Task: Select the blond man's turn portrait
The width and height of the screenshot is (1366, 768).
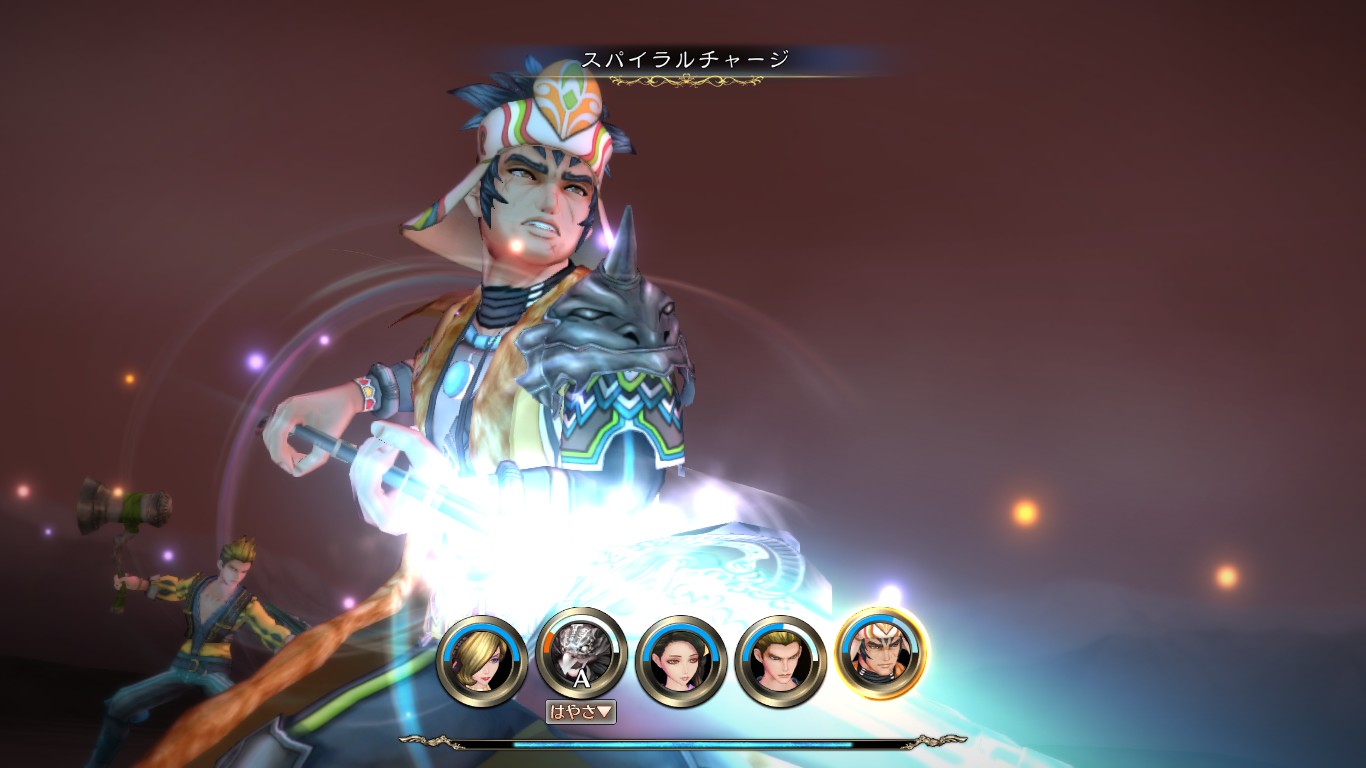Action: click(x=780, y=658)
